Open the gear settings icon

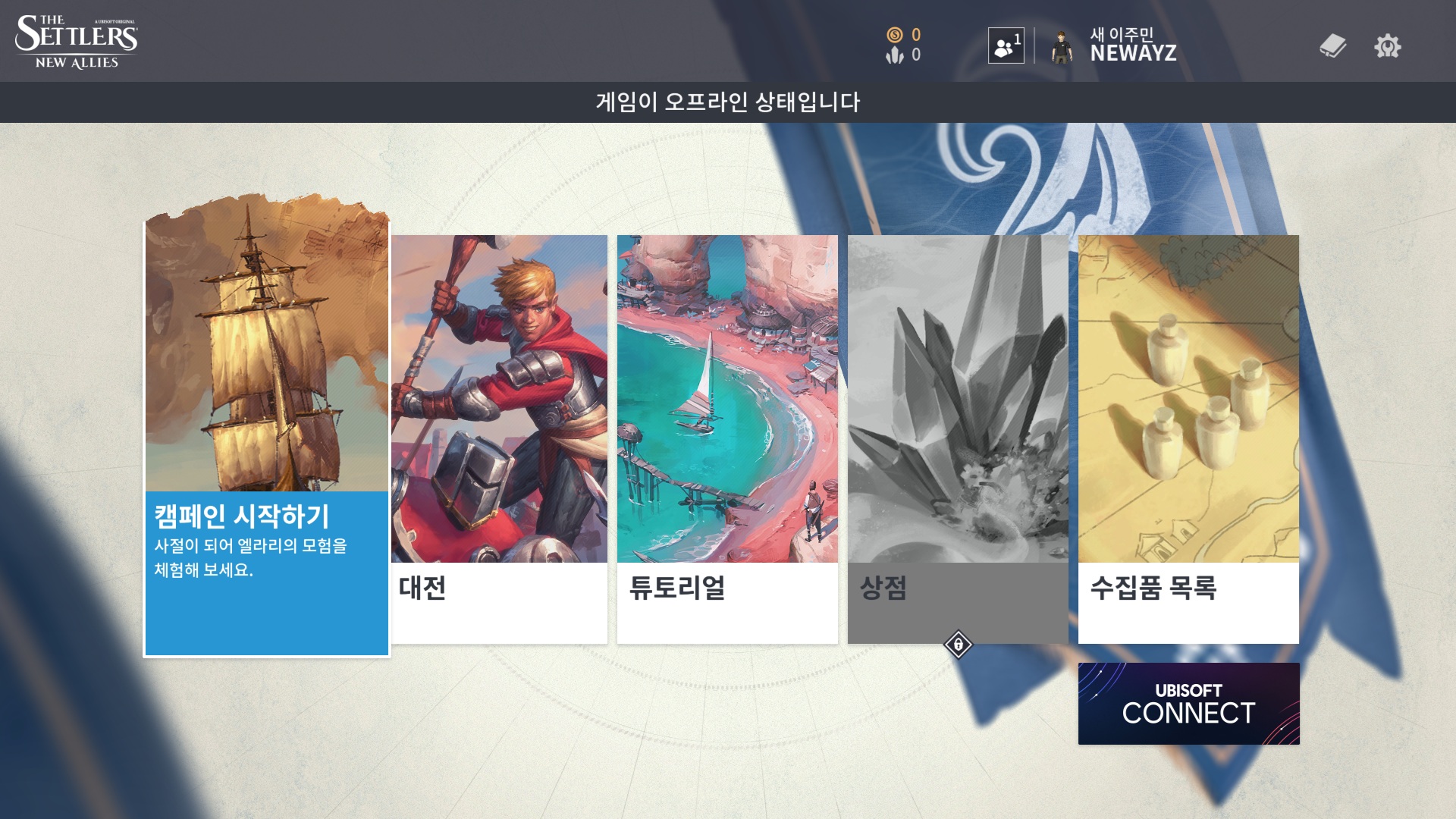(x=1387, y=46)
